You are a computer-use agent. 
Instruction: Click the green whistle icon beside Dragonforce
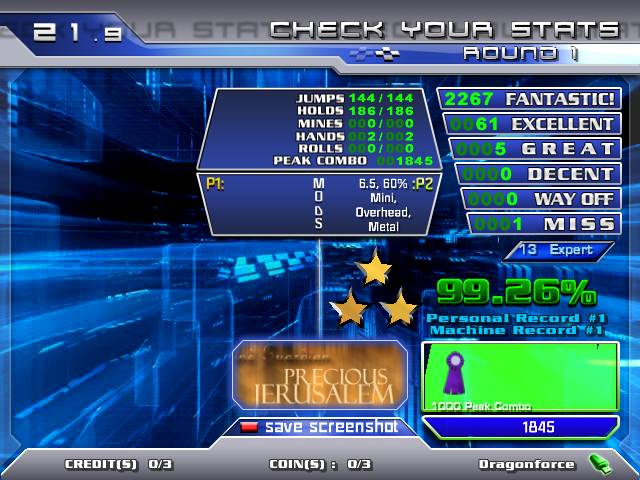pos(599,464)
